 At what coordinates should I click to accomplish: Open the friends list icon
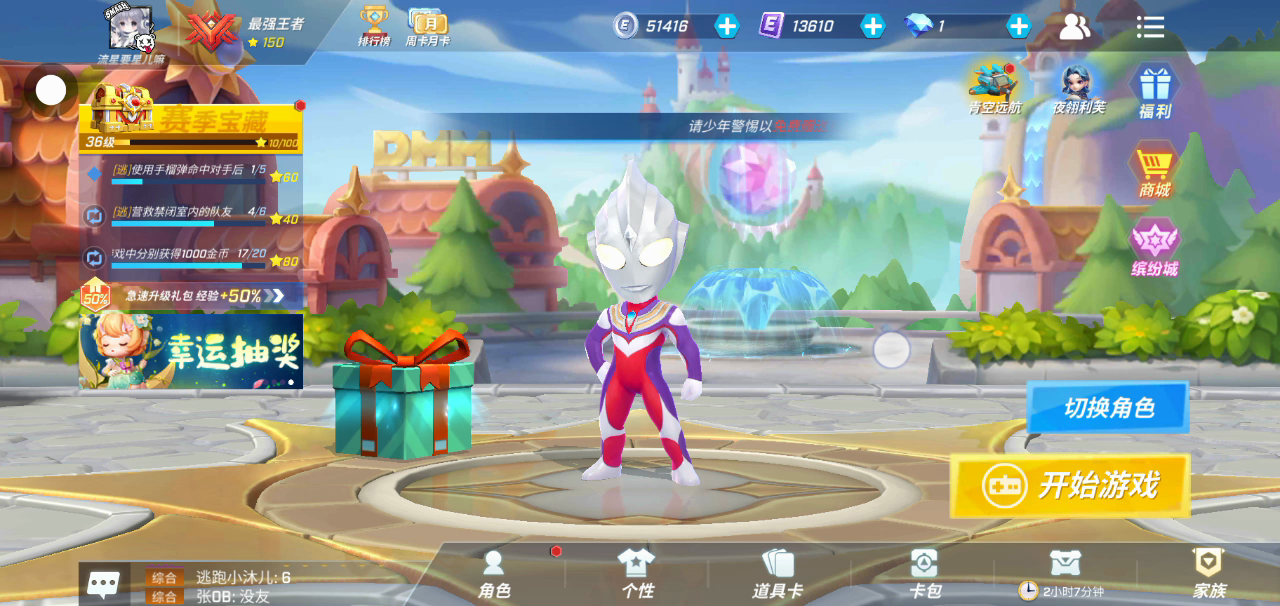point(1075,27)
